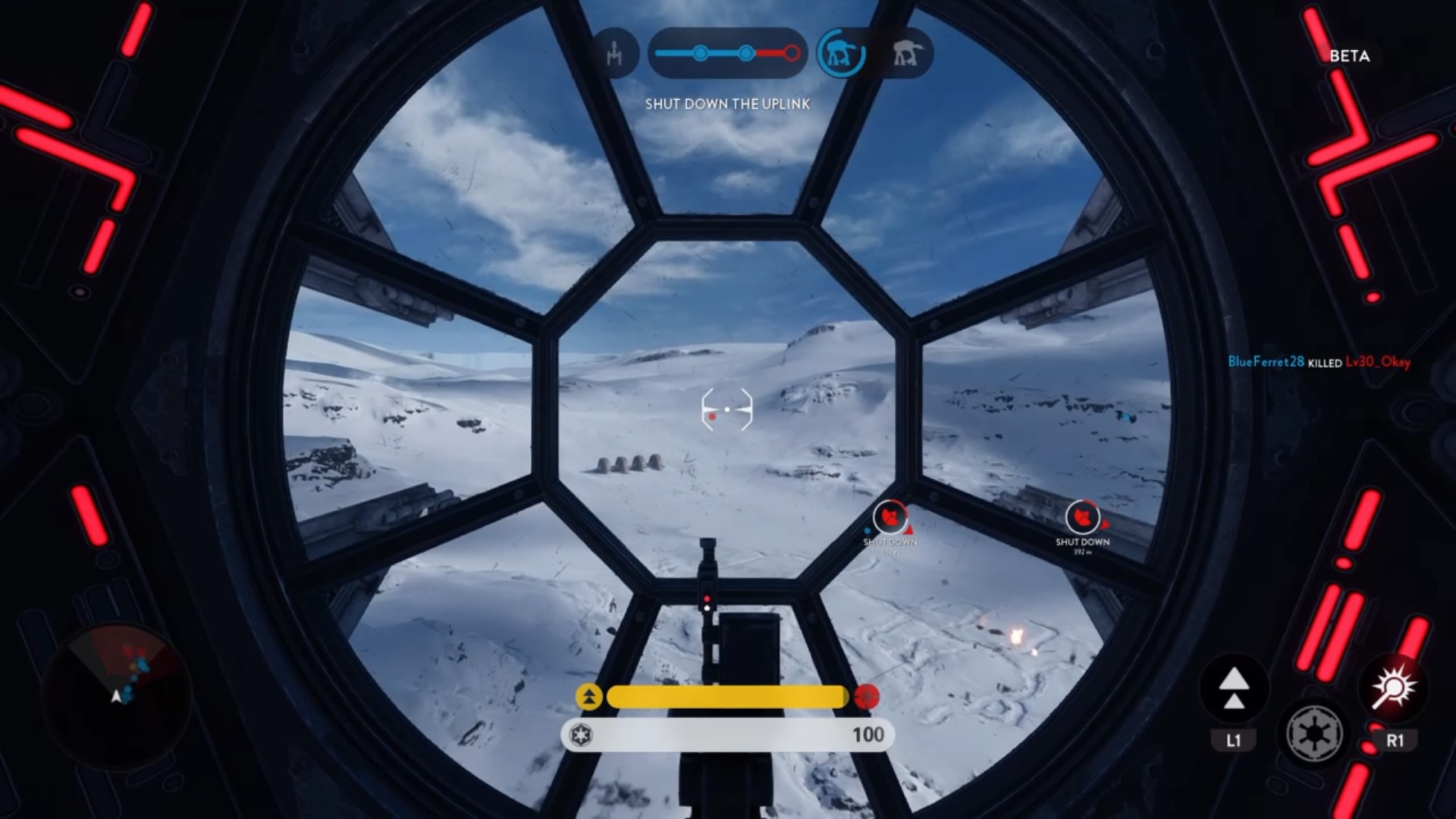Fire the missile ability icon
This screenshot has height=819, width=1456.
tap(1394, 689)
